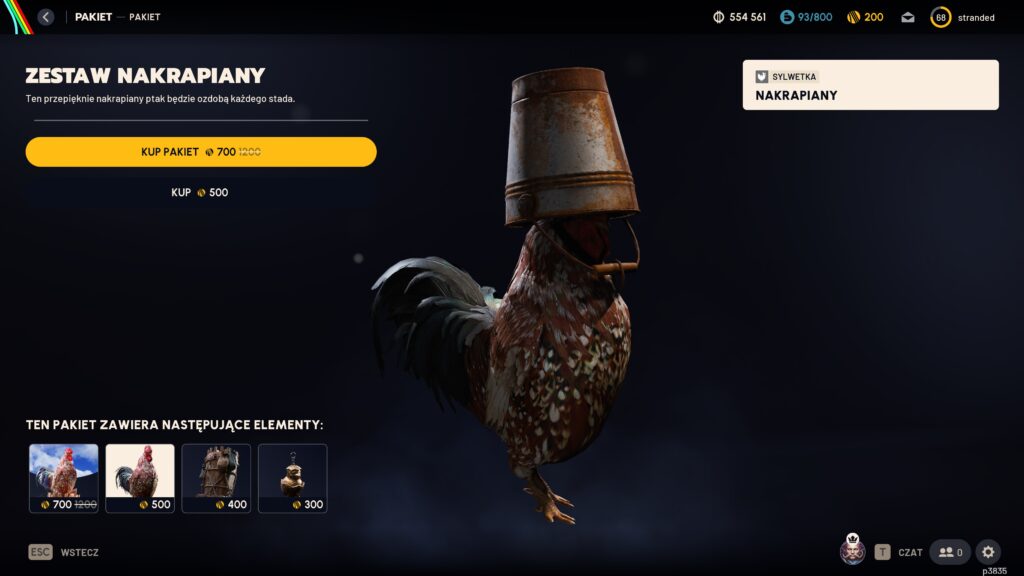Click the blue 93/800 currency counter

[806, 17]
